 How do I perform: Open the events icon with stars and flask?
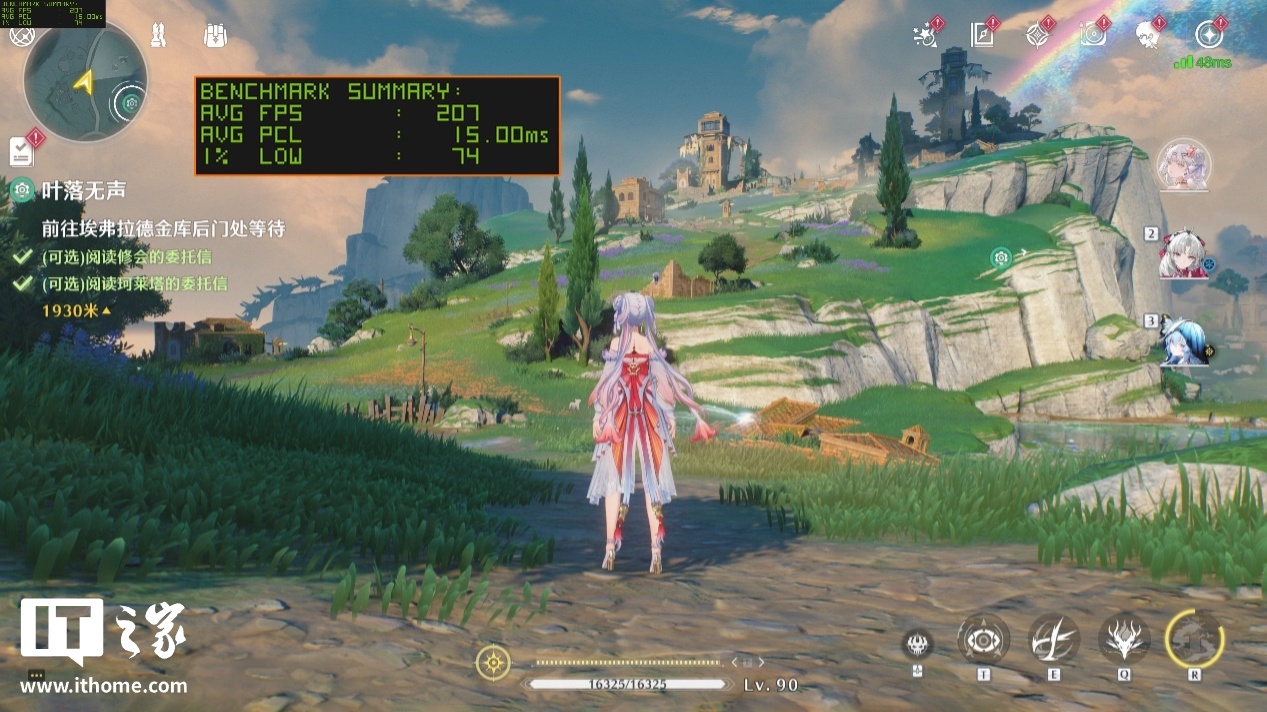925,36
